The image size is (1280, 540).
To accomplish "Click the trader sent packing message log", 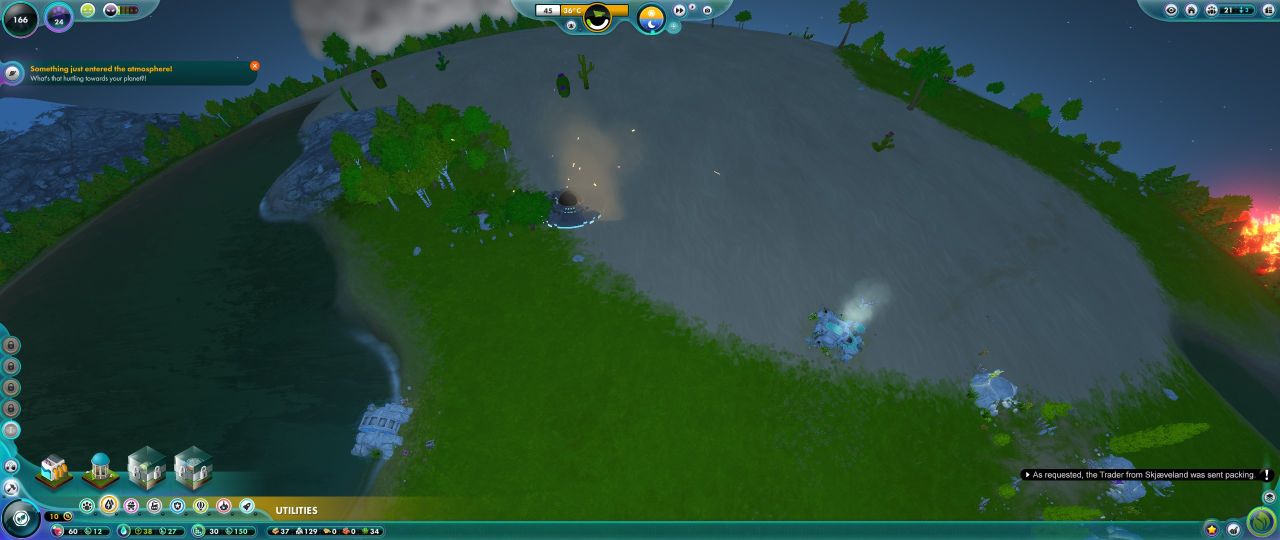I will (x=1143, y=475).
